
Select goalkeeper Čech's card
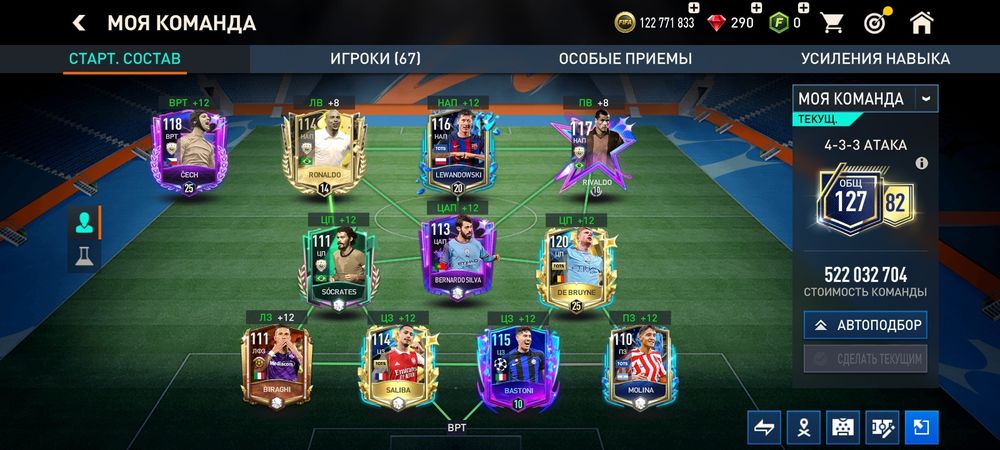tap(188, 152)
